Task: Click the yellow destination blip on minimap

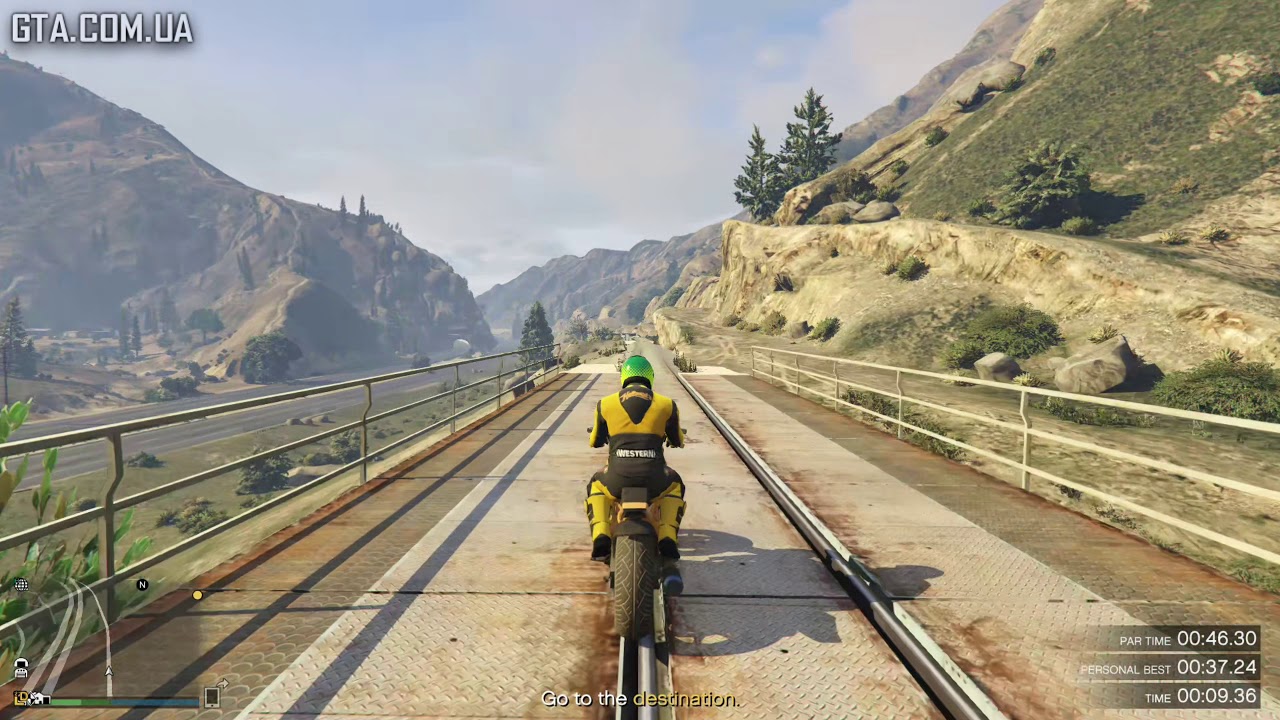Action: tap(197, 595)
